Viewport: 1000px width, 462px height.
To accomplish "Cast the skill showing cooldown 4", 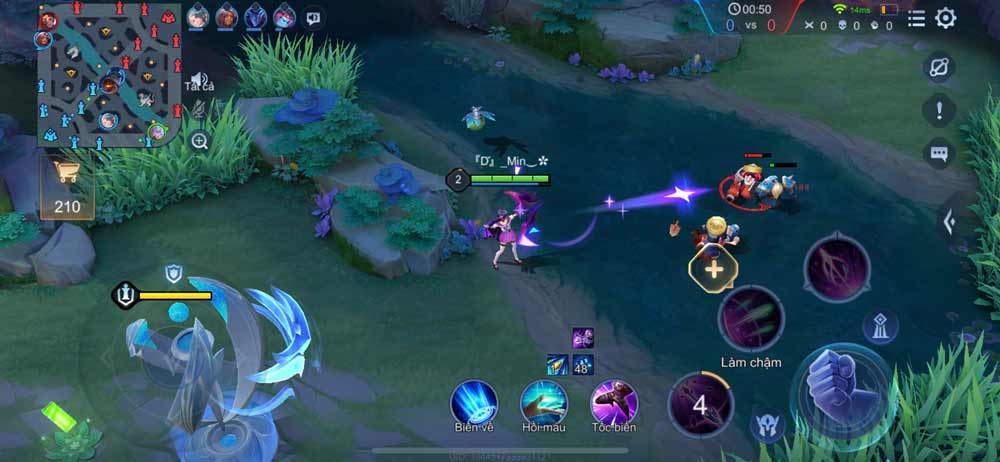I will (700, 405).
